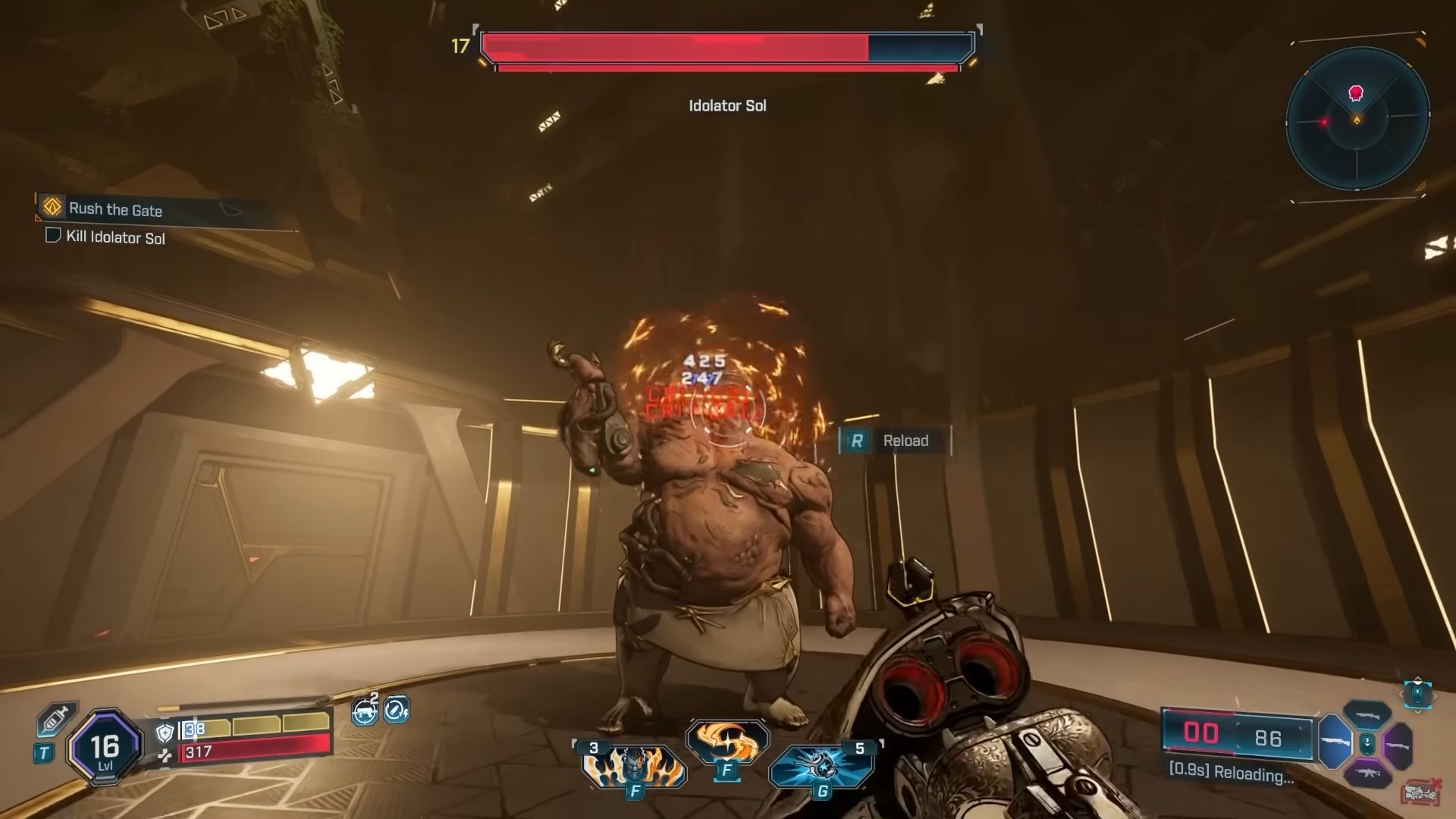Image resolution: width=1456 pixels, height=819 pixels.
Task: Open the down chevron below the gadget slot
Action: (1418, 712)
